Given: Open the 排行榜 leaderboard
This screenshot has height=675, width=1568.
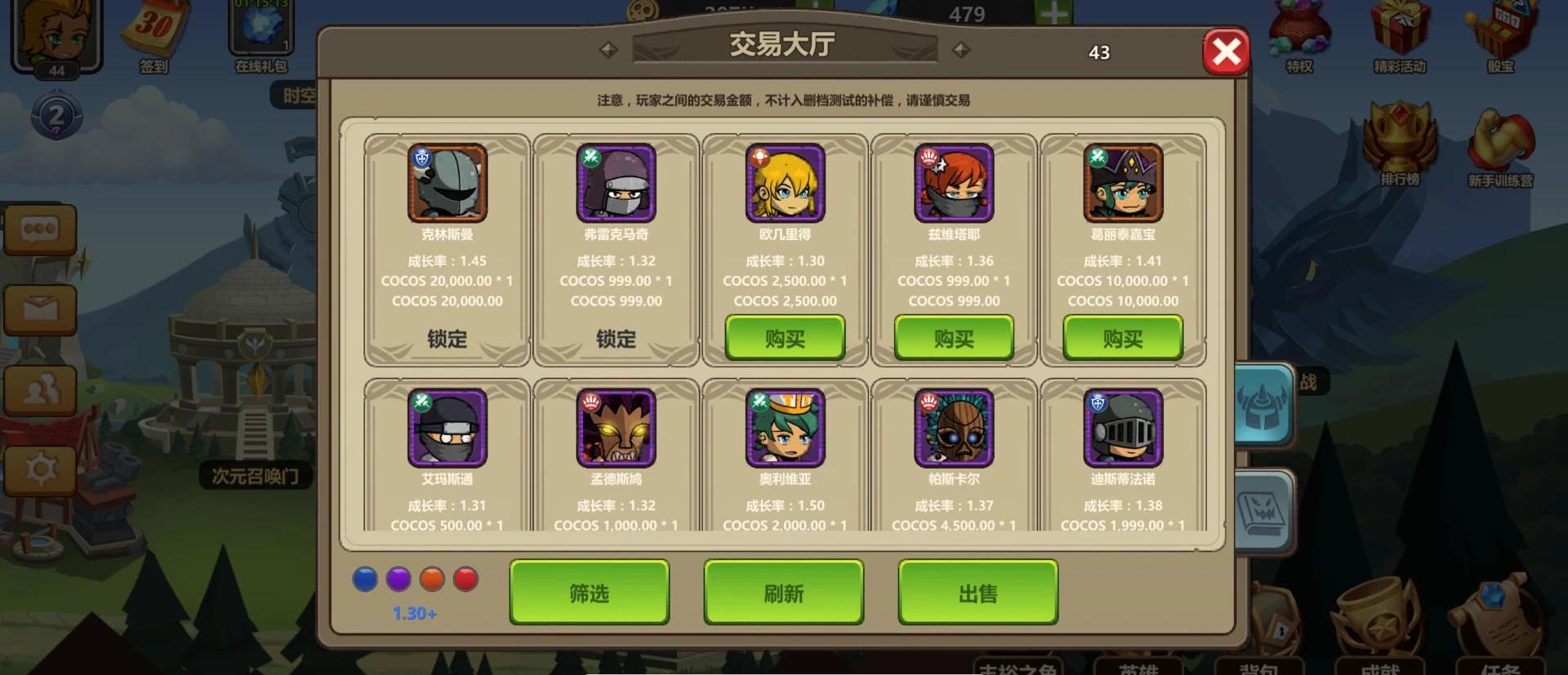Looking at the screenshot, I should (1400, 143).
